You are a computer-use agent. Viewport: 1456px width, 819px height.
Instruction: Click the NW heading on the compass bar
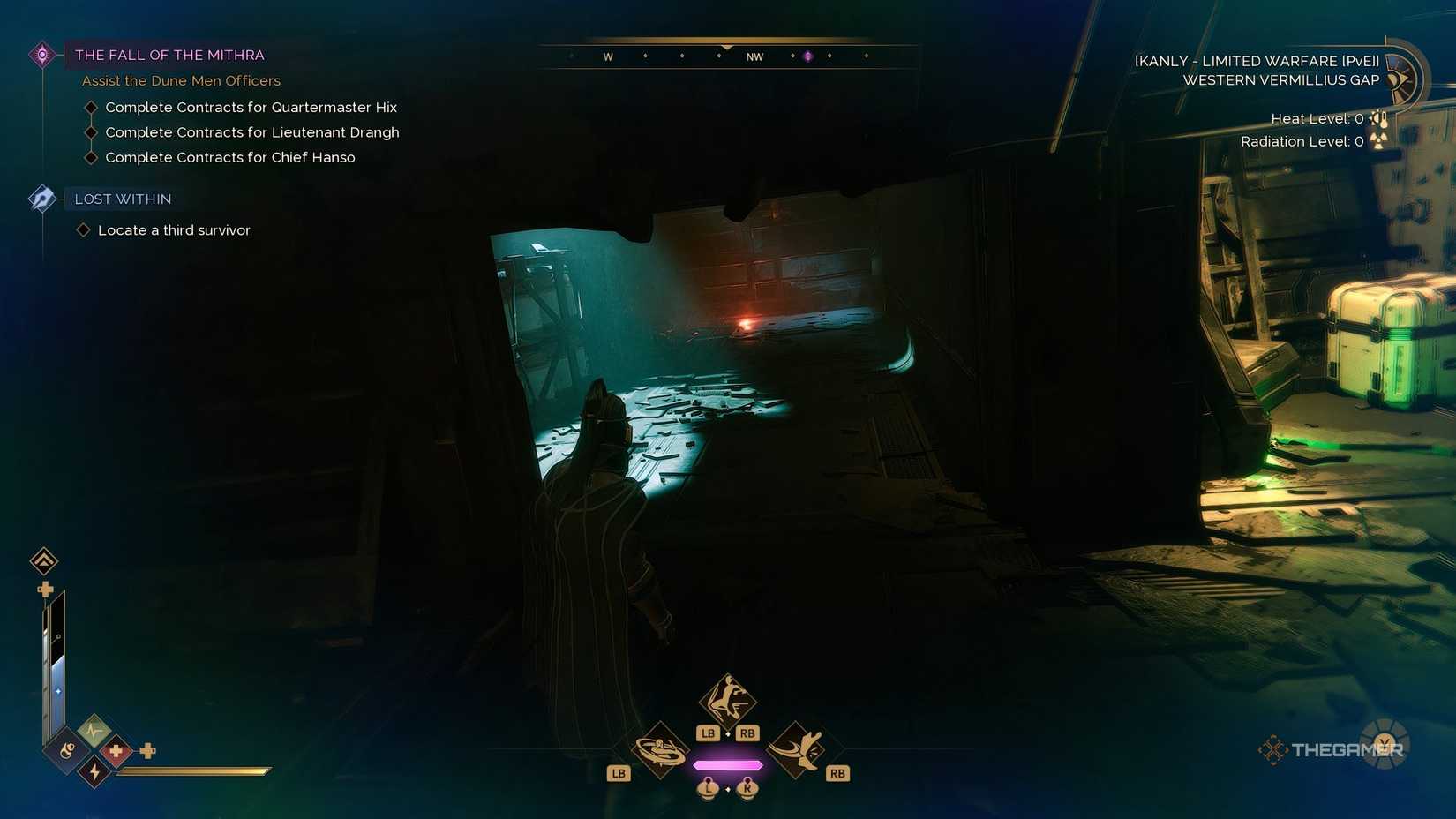point(754,56)
